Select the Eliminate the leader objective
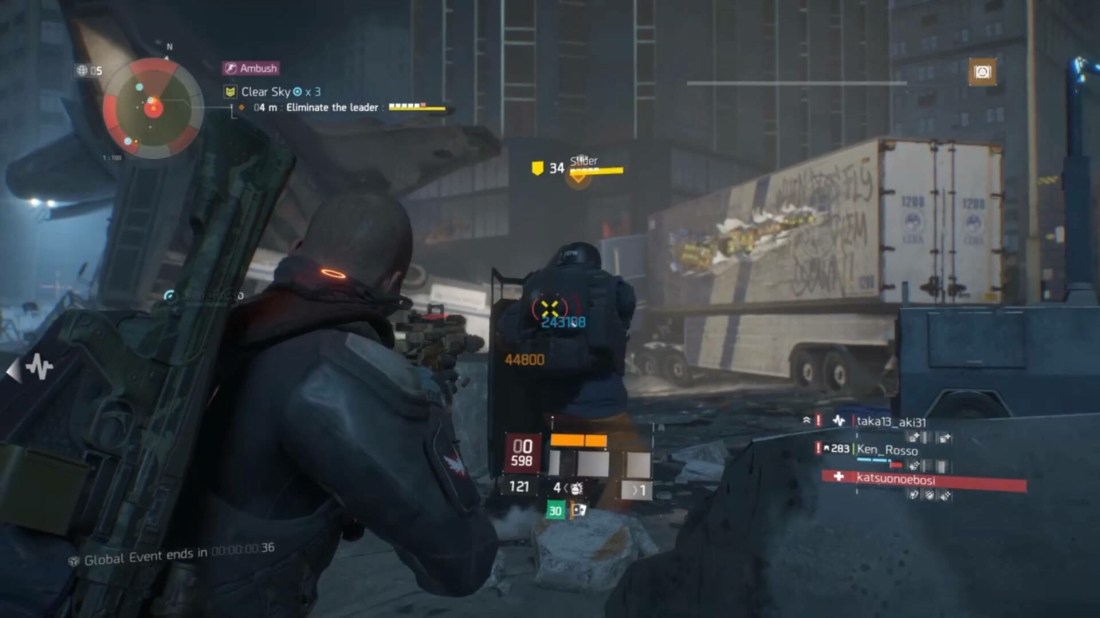The image size is (1100, 618). [332, 107]
